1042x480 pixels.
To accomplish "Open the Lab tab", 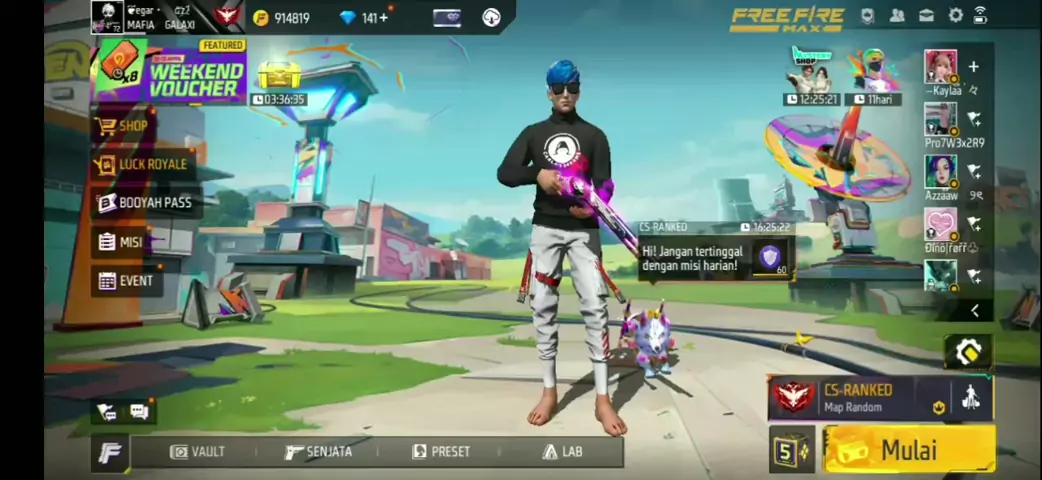I will point(562,452).
